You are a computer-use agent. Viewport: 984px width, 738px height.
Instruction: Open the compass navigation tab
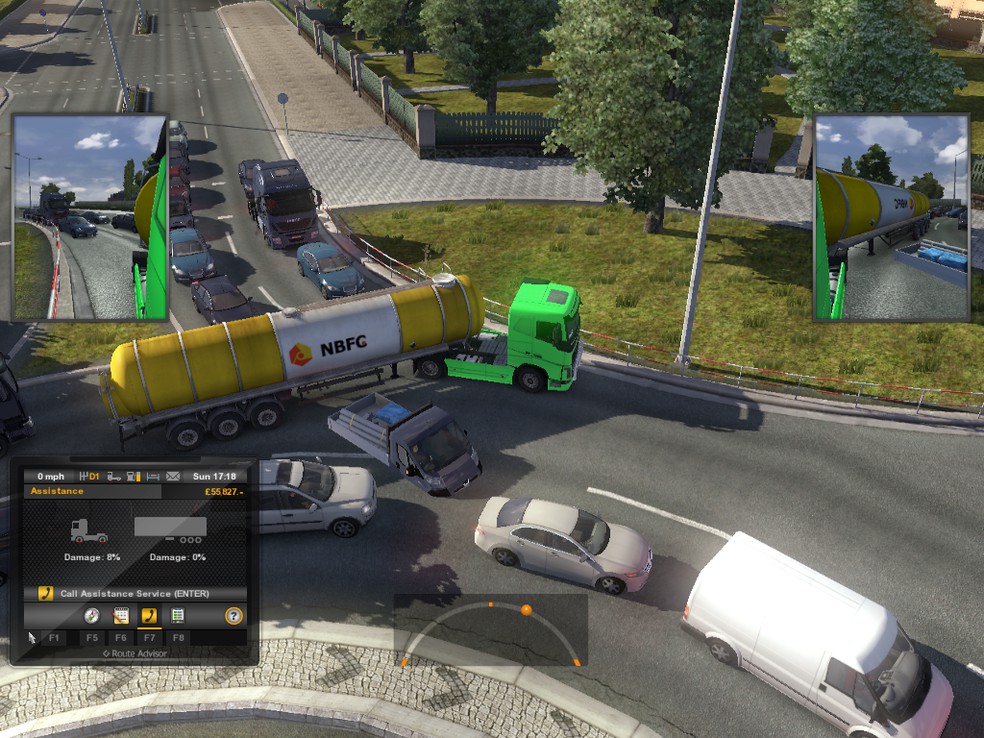[92, 616]
